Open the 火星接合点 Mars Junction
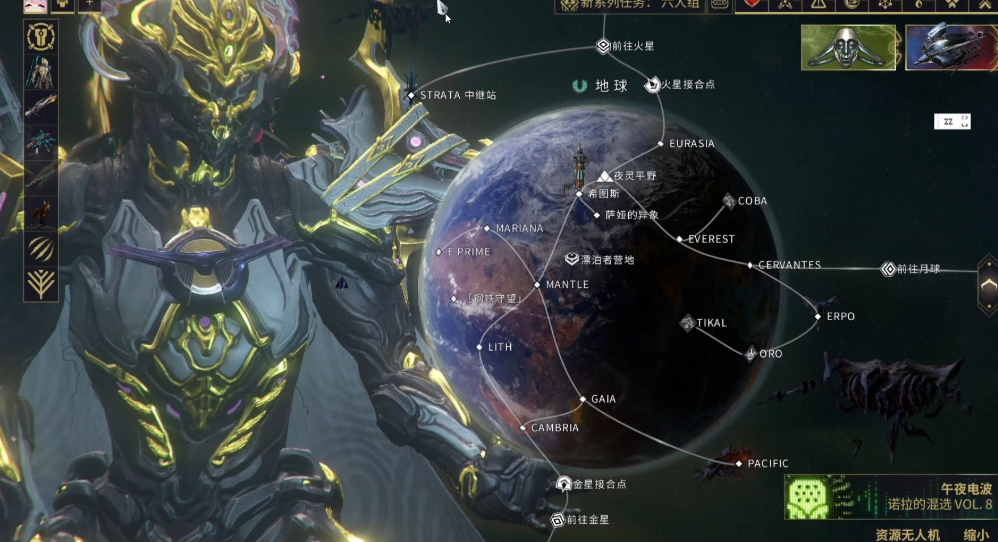 pyautogui.click(x=653, y=85)
